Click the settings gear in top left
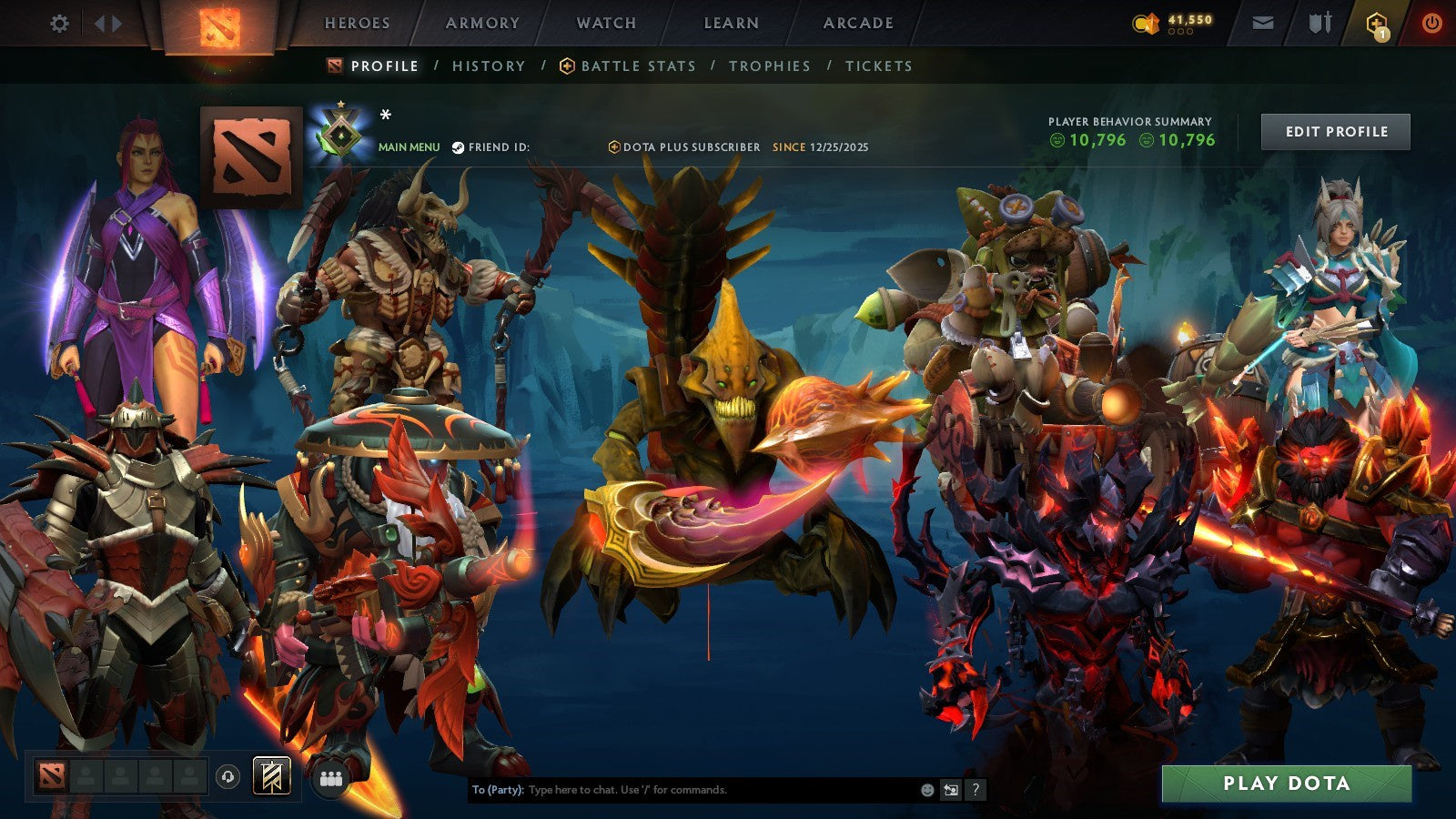This screenshot has width=1456, height=819. click(60, 22)
